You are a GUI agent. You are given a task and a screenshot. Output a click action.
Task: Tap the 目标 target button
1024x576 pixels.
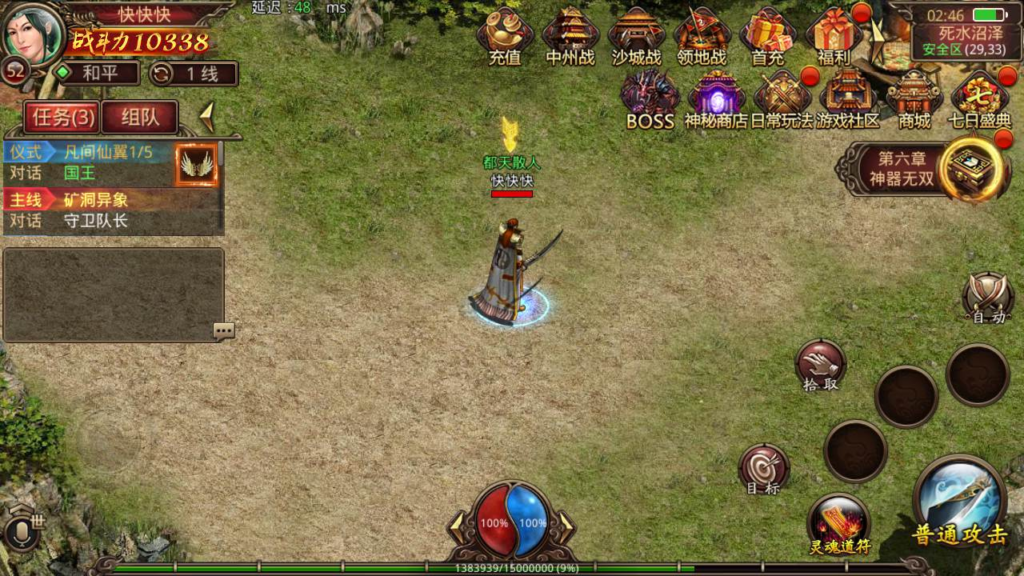pos(763,470)
